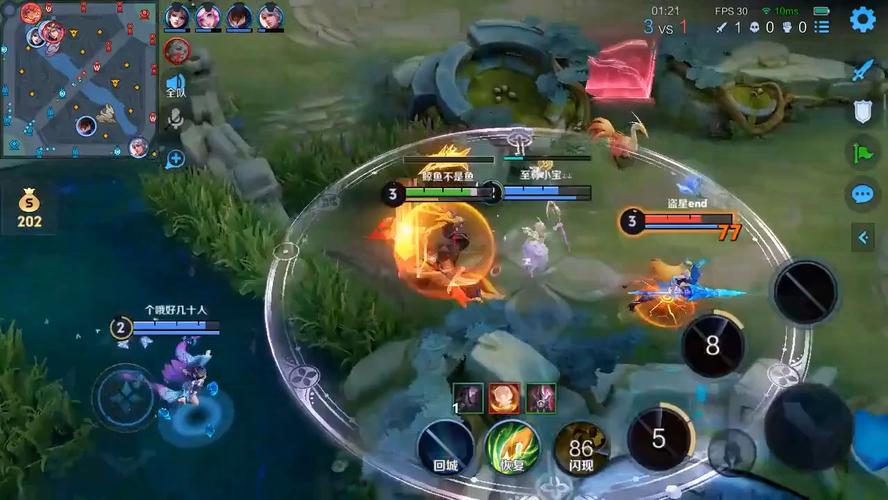Send the shield retreat signal
The image size is (888, 500).
(x=863, y=112)
